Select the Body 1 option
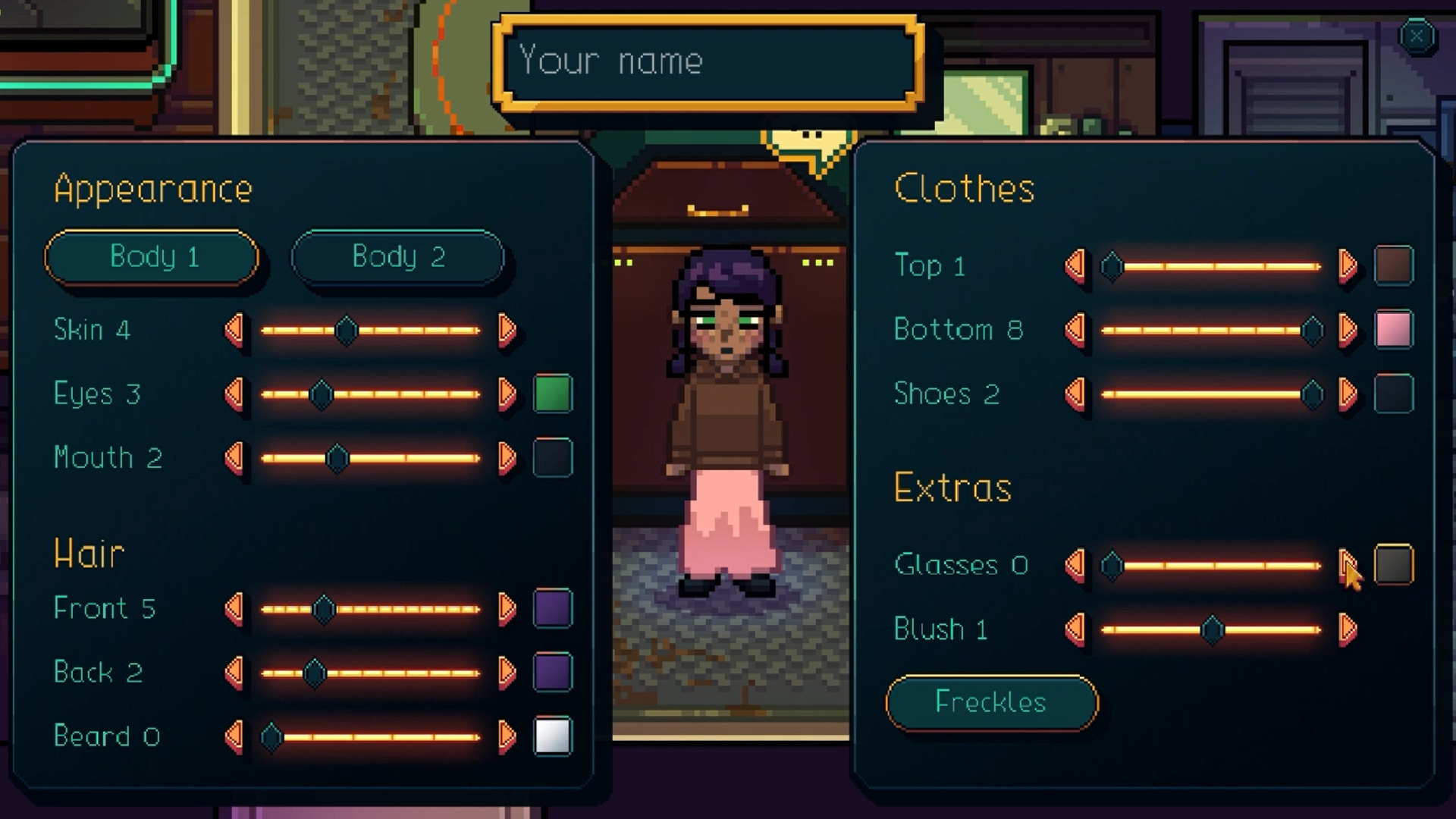The width and height of the screenshot is (1456, 819). click(x=152, y=257)
